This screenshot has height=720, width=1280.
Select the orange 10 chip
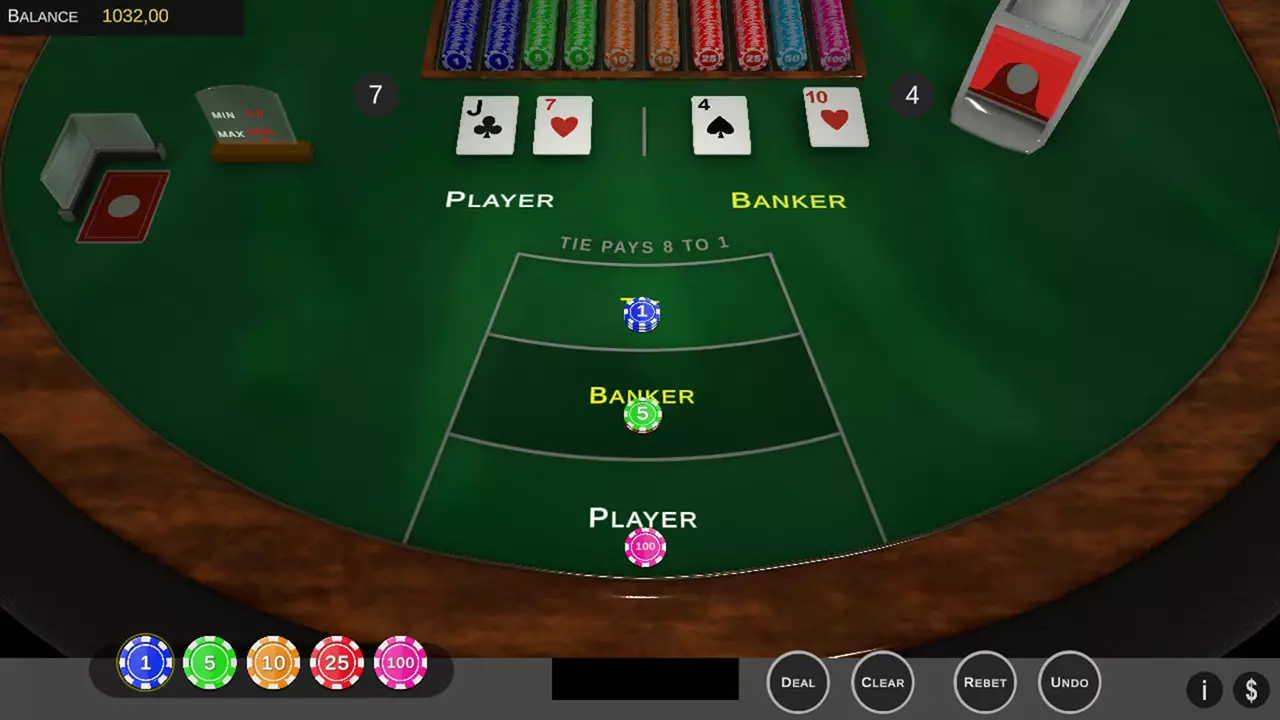(273, 662)
